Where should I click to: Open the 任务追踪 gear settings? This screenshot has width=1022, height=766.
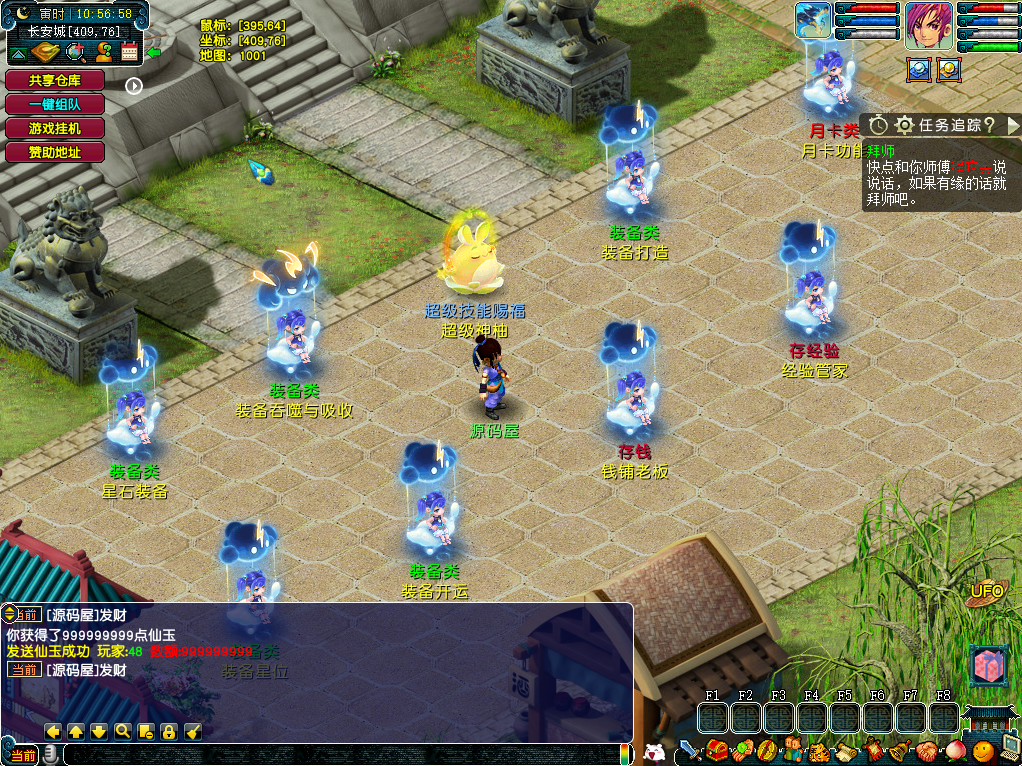[904, 125]
